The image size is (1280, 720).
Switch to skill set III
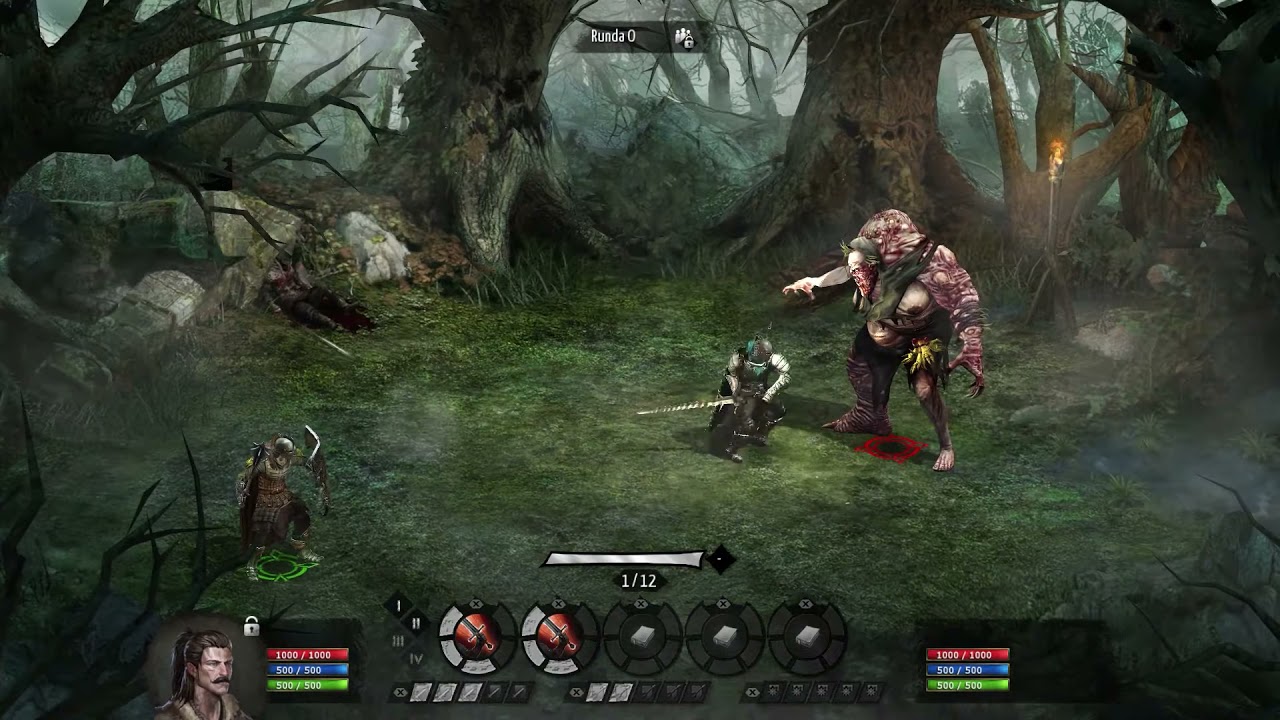point(398,641)
